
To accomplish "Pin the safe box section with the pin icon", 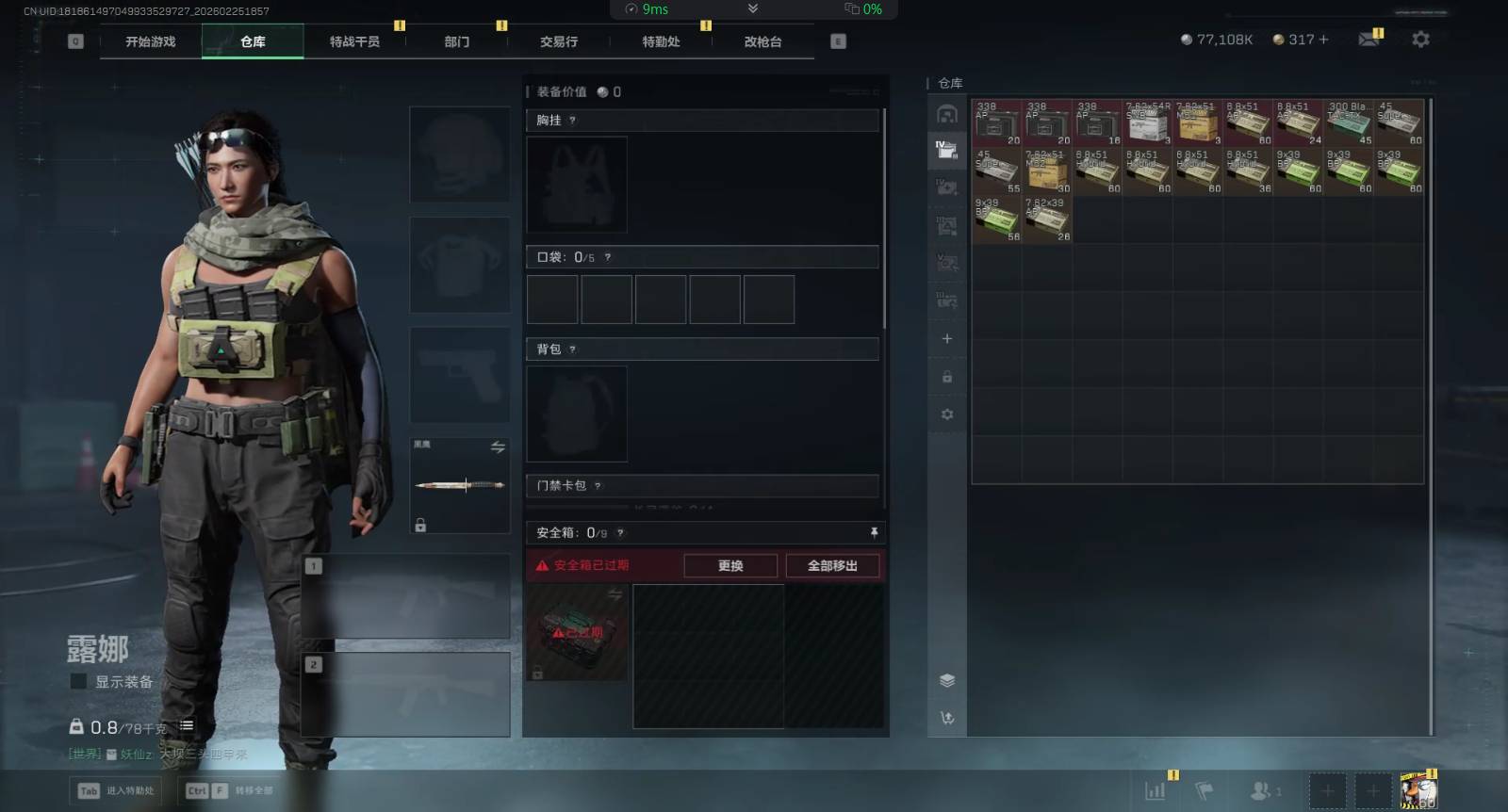I will coord(874,533).
